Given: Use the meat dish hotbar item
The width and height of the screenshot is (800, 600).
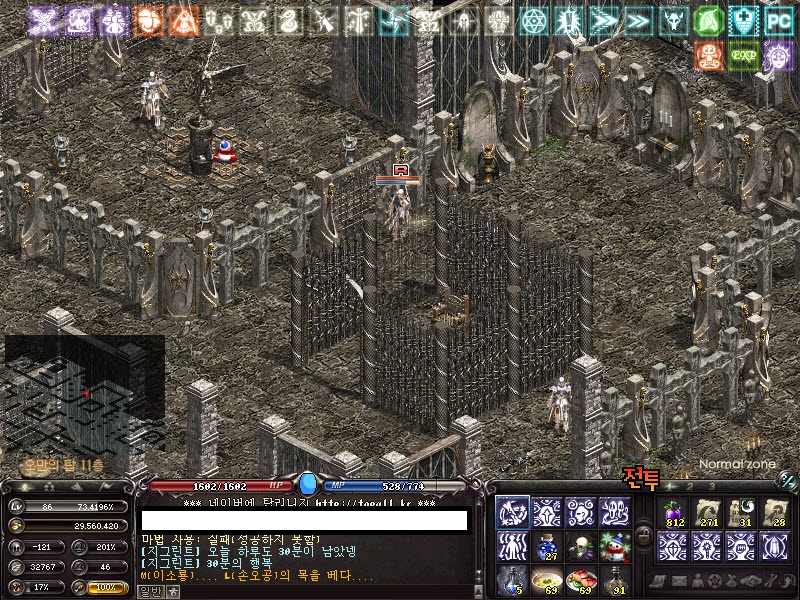Looking at the screenshot, I should click(x=581, y=580).
